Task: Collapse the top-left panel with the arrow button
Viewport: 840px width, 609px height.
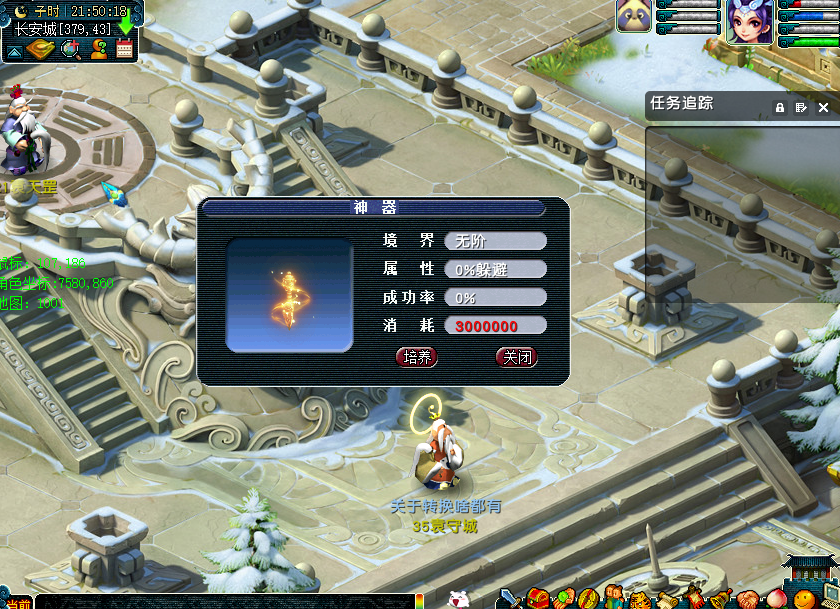Action: pyautogui.click(x=17, y=50)
